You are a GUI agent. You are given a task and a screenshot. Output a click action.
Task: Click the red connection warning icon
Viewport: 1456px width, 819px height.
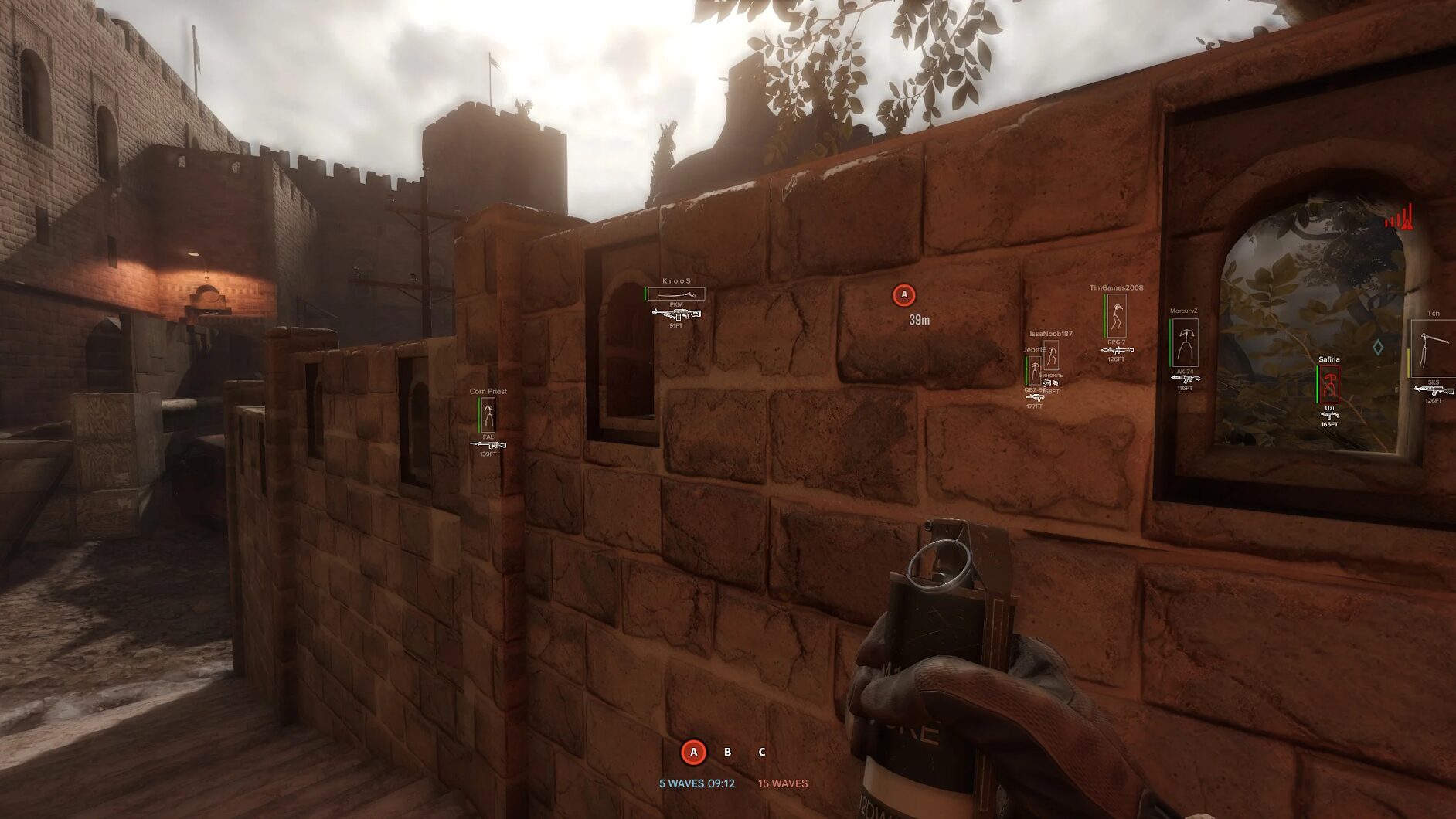[x=1400, y=219]
